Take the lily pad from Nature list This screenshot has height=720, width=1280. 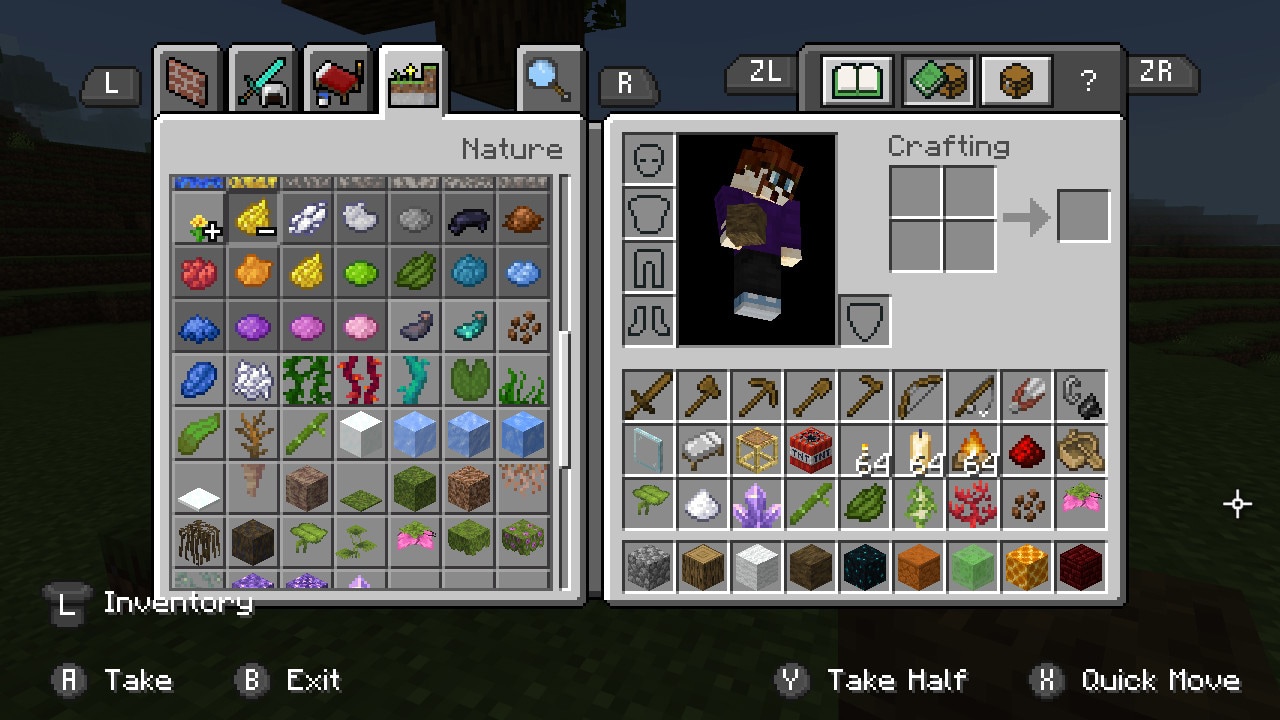click(469, 380)
